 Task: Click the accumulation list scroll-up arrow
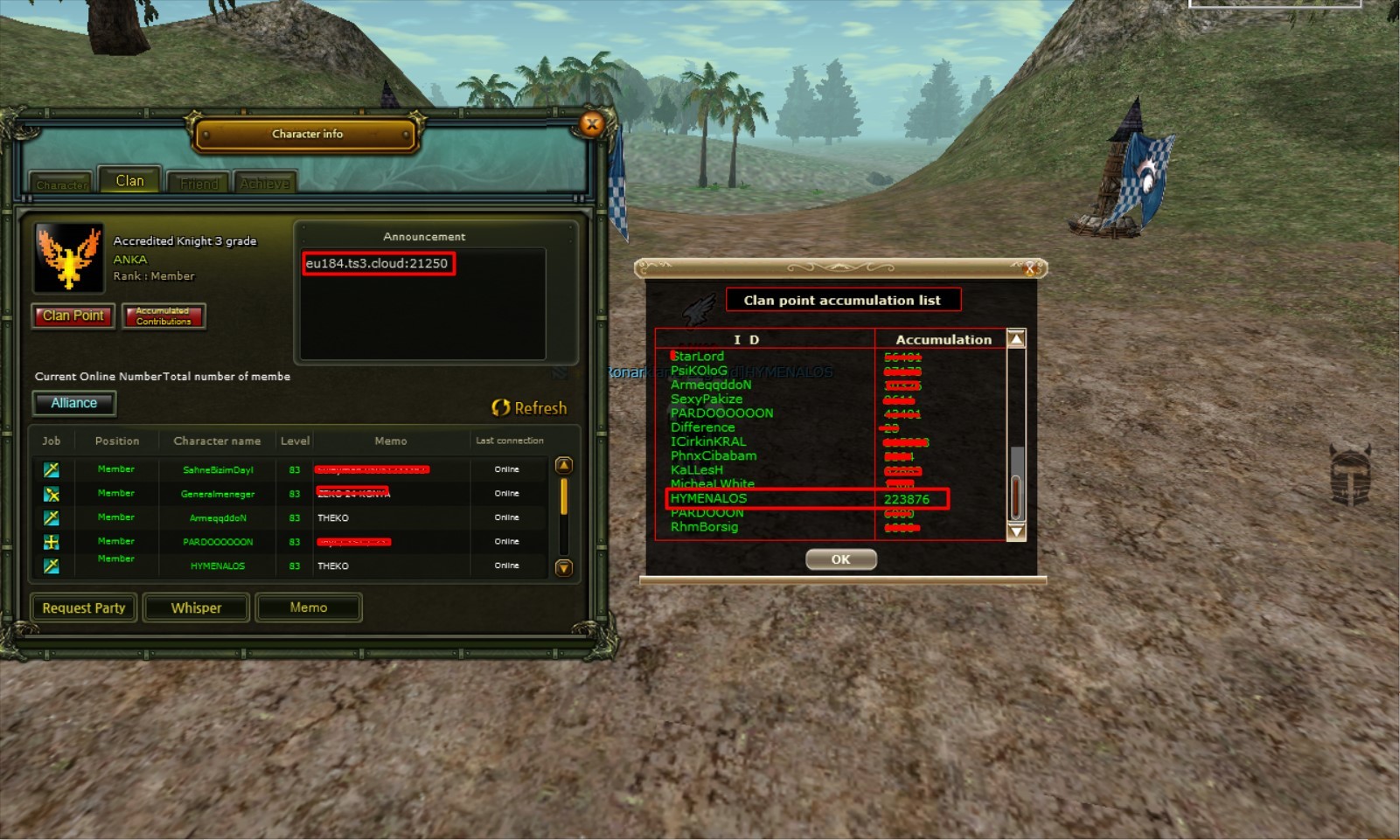pos(1016,339)
